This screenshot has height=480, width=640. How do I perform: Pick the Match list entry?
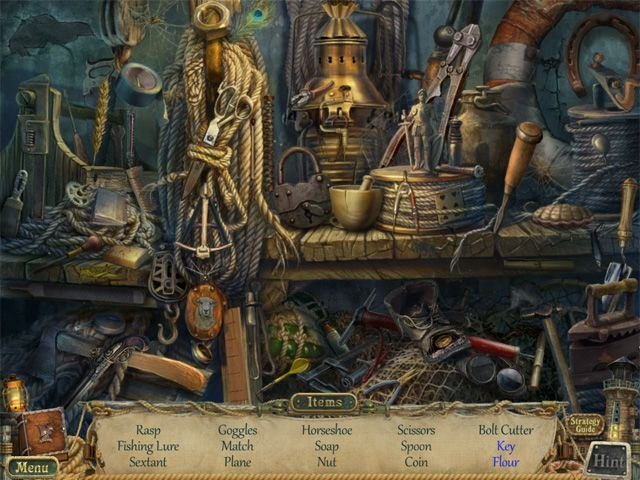[238, 446]
